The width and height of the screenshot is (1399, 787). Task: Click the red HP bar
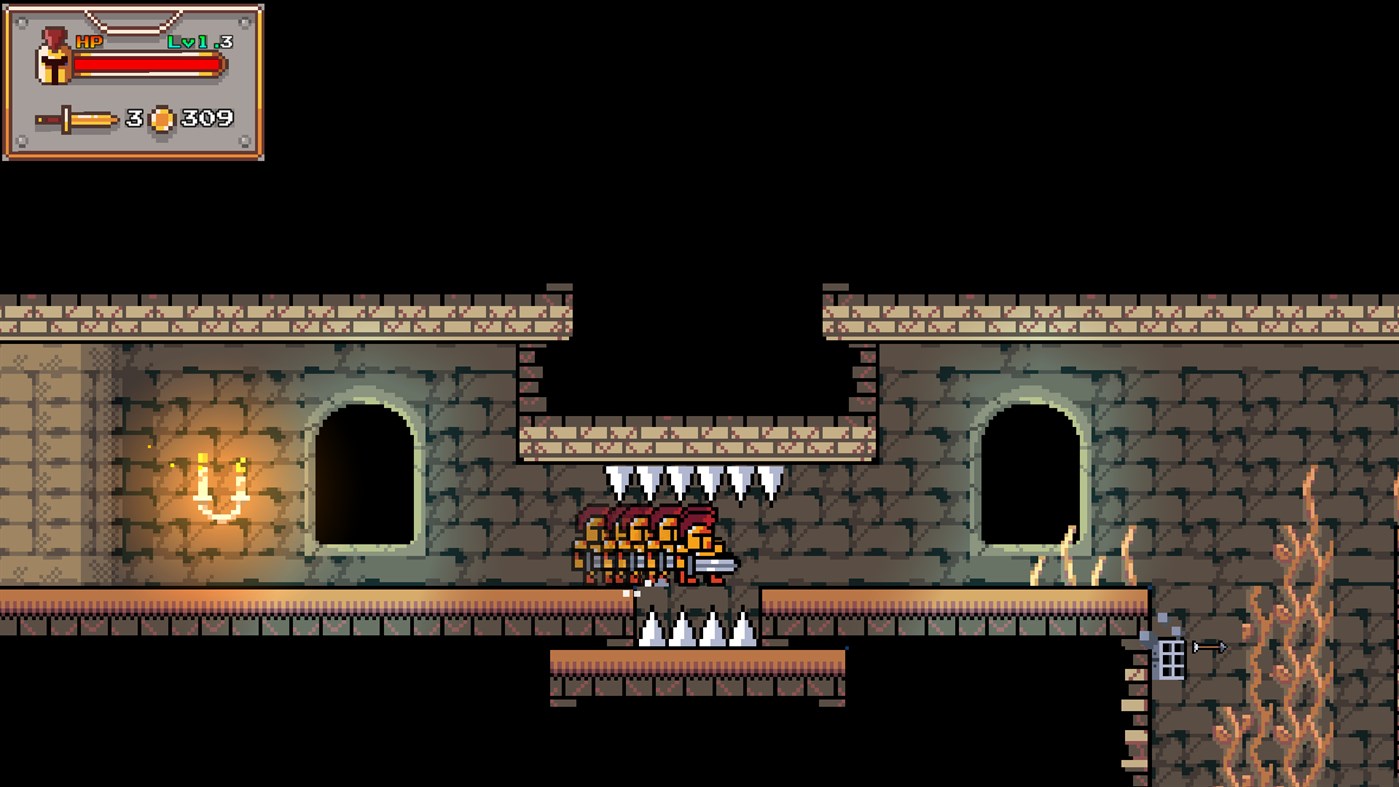click(150, 62)
